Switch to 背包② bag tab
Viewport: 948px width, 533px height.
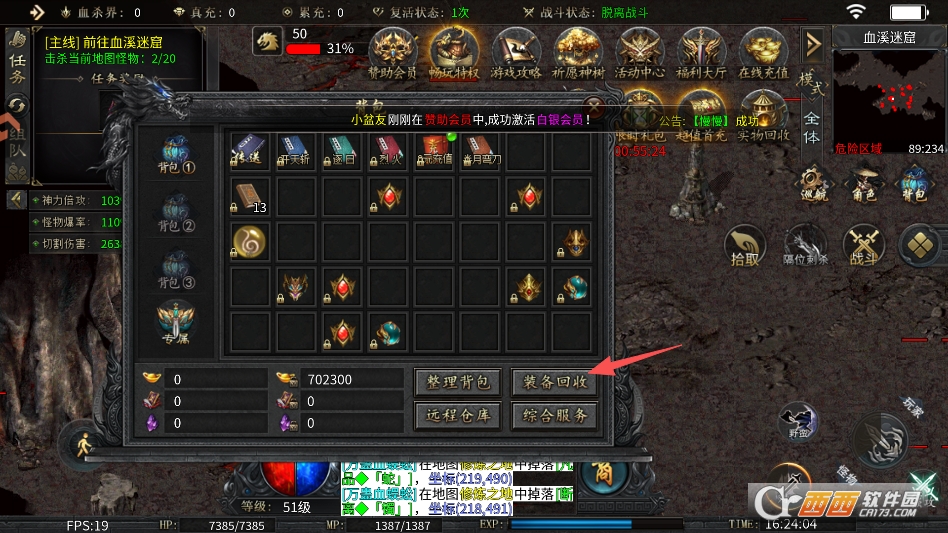pos(179,211)
